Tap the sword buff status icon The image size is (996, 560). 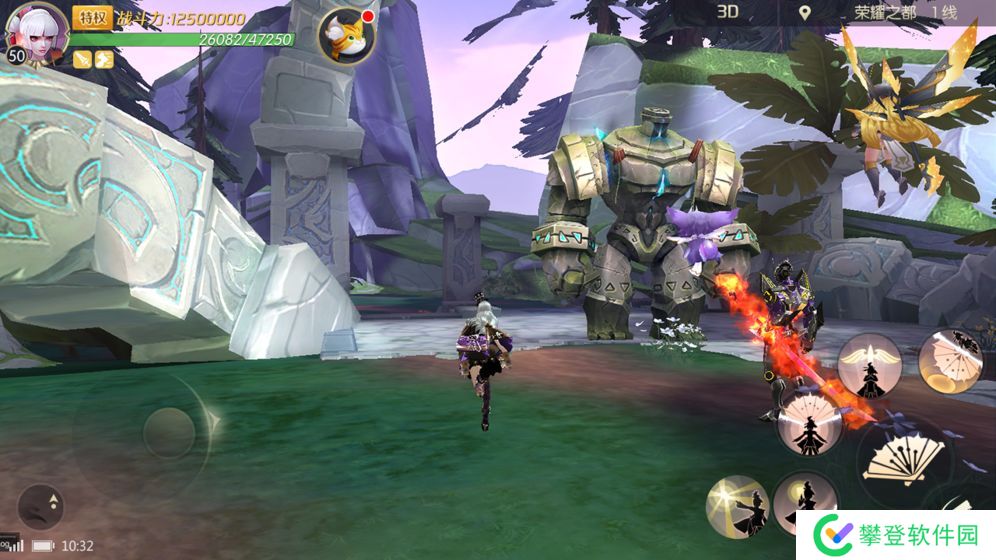click(83, 59)
